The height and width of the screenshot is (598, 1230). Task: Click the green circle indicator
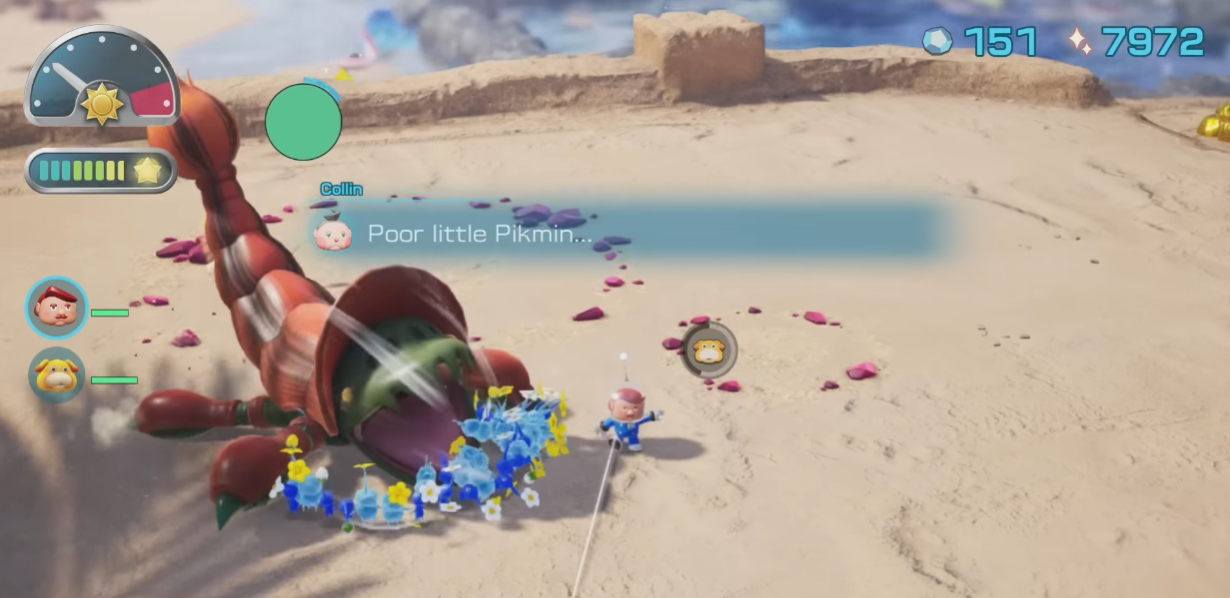click(303, 122)
